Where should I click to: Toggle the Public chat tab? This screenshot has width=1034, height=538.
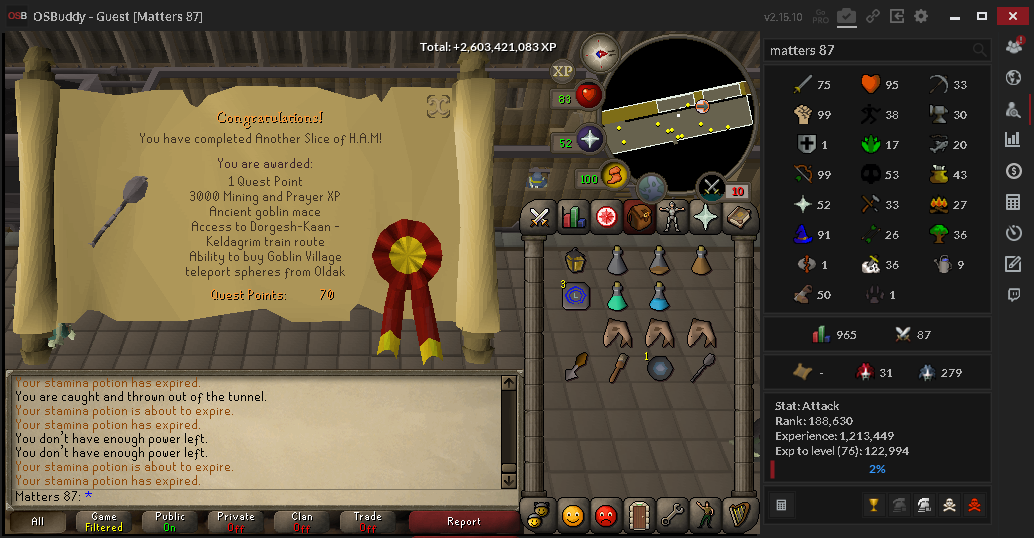(170, 521)
